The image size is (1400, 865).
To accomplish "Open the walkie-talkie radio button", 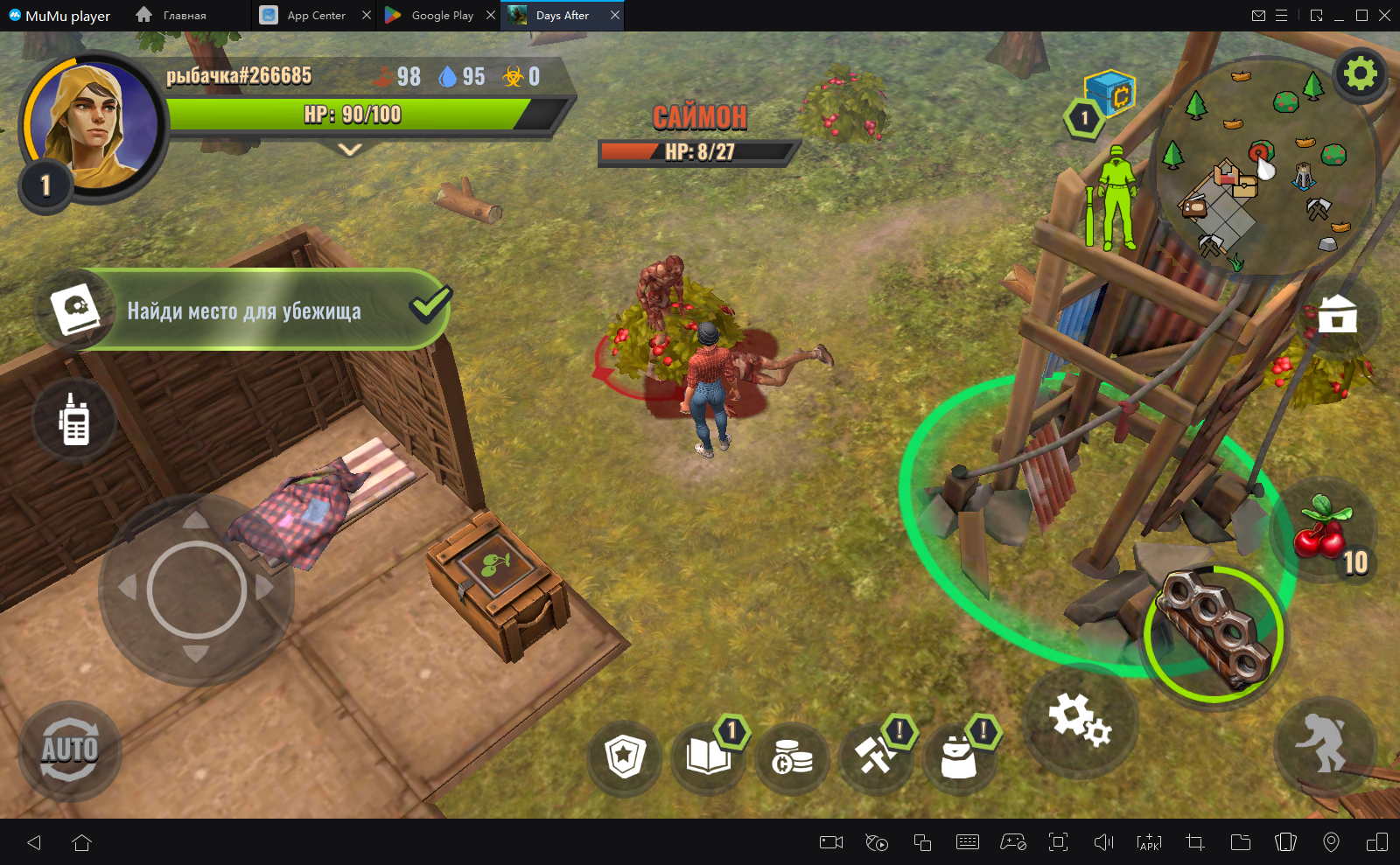I will (74, 421).
